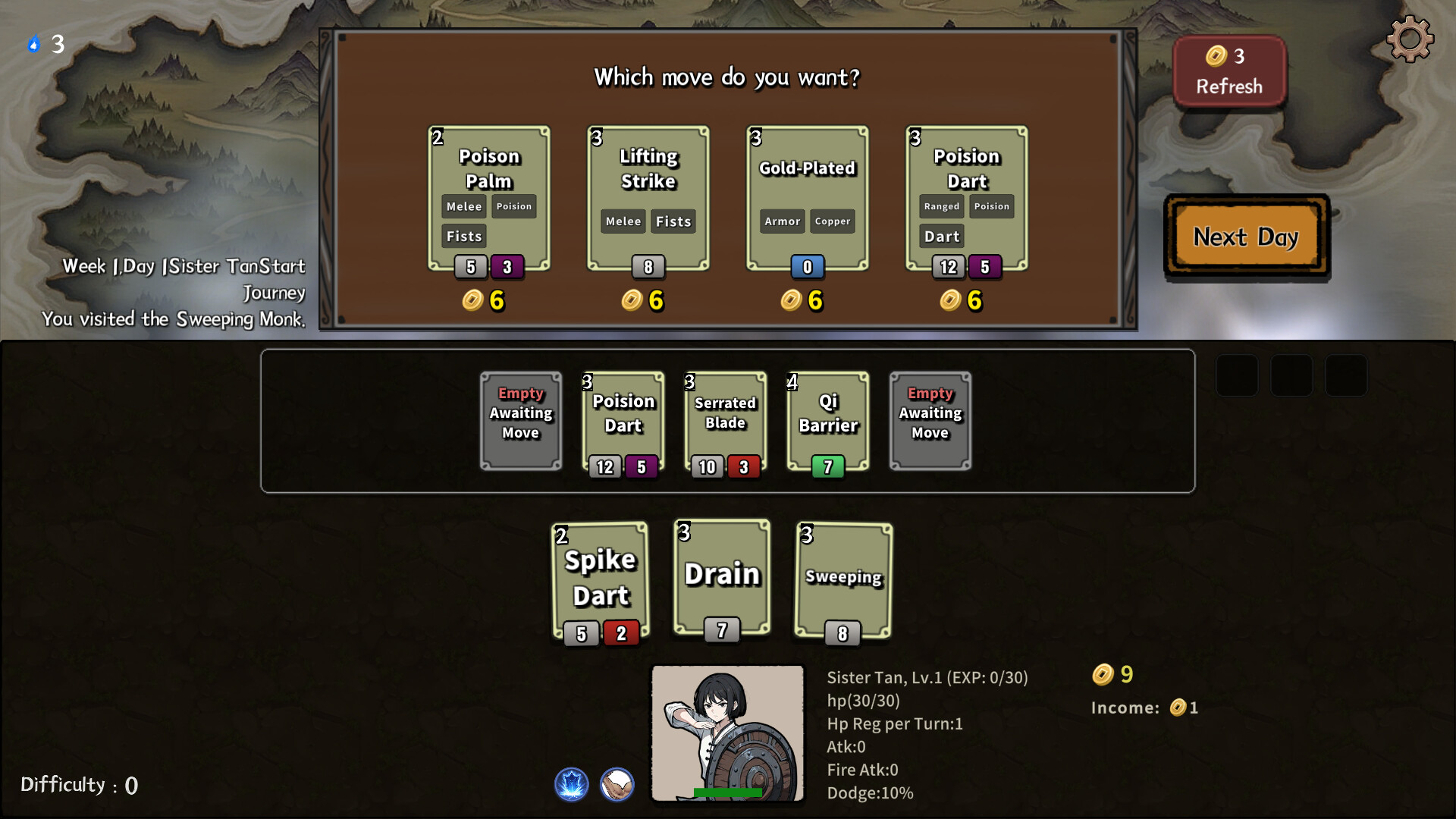
Task: Buy the Poison Palm move card
Action: (x=489, y=198)
